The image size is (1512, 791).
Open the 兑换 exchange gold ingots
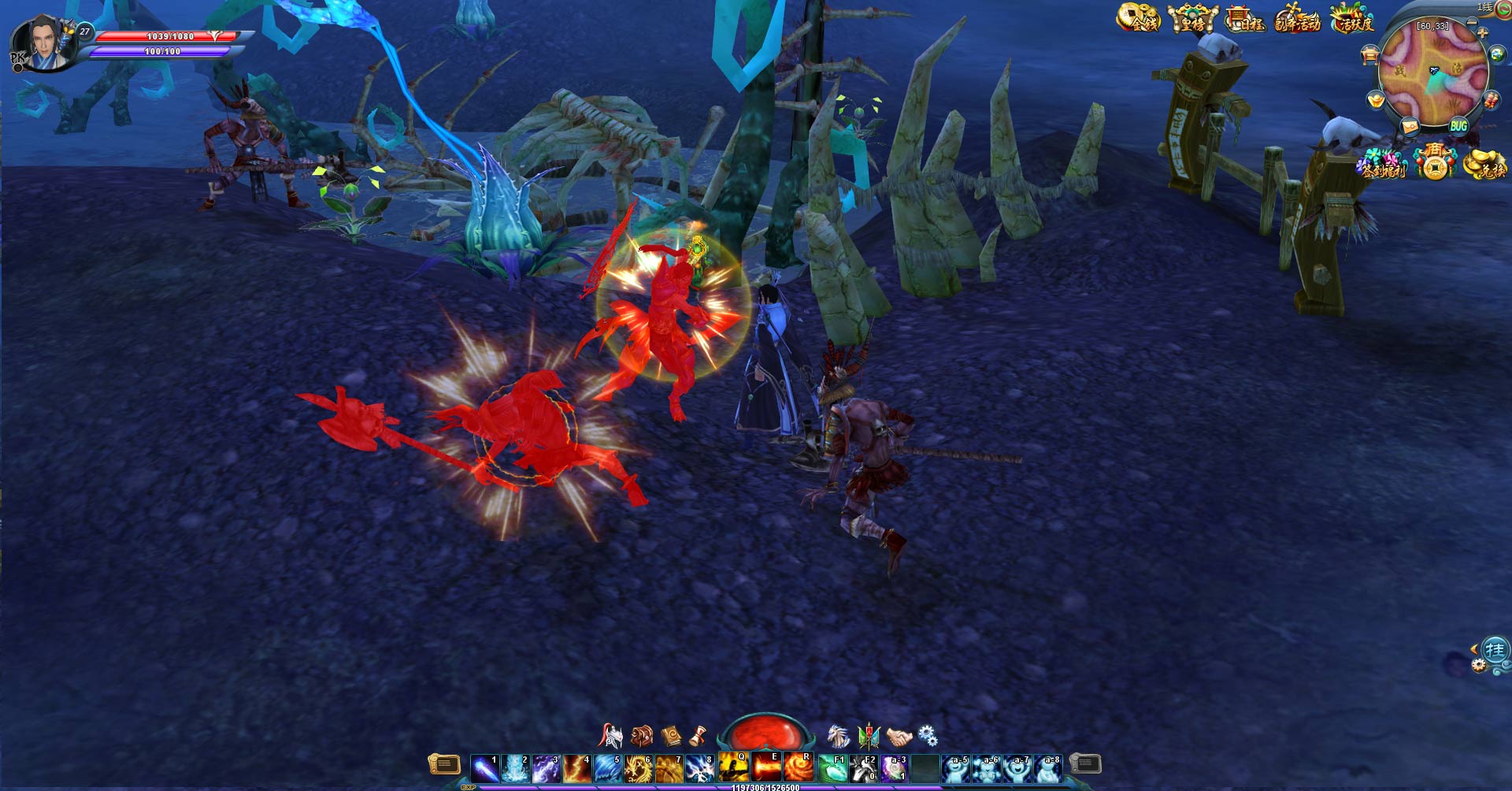point(1485,164)
